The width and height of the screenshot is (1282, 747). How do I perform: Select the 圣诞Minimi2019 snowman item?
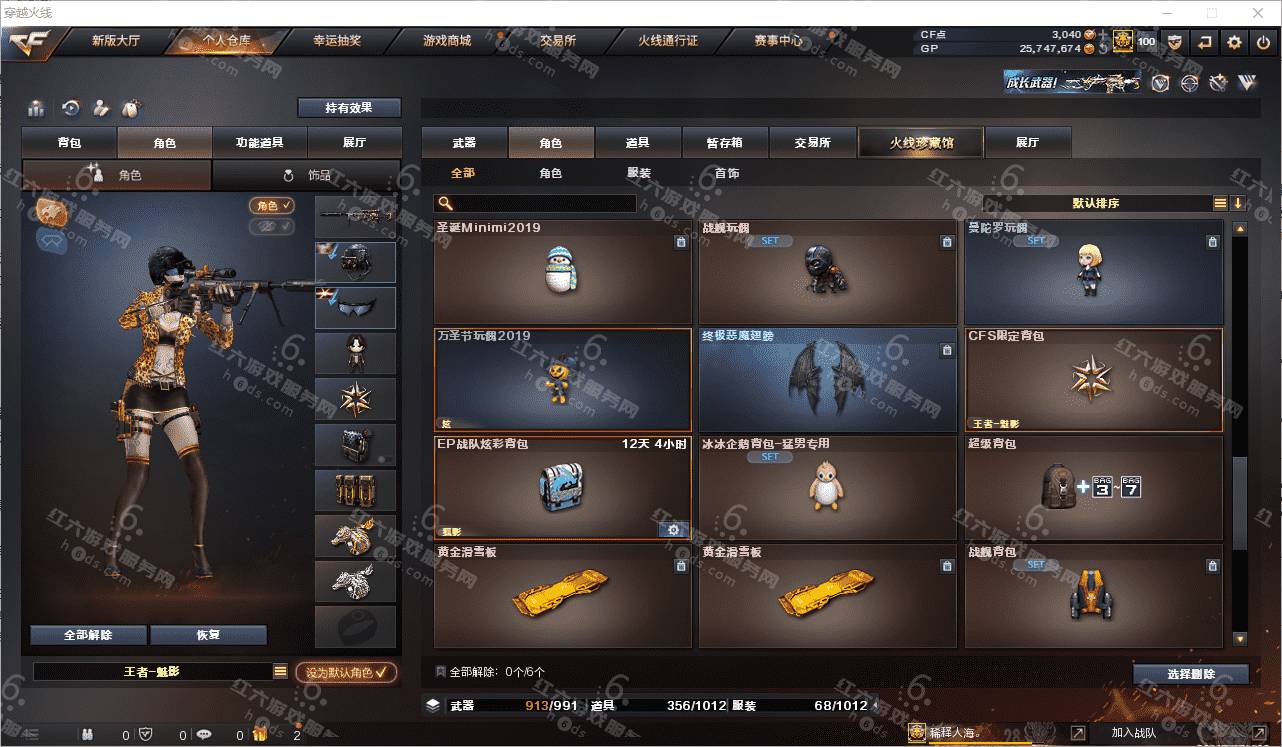pos(562,271)
